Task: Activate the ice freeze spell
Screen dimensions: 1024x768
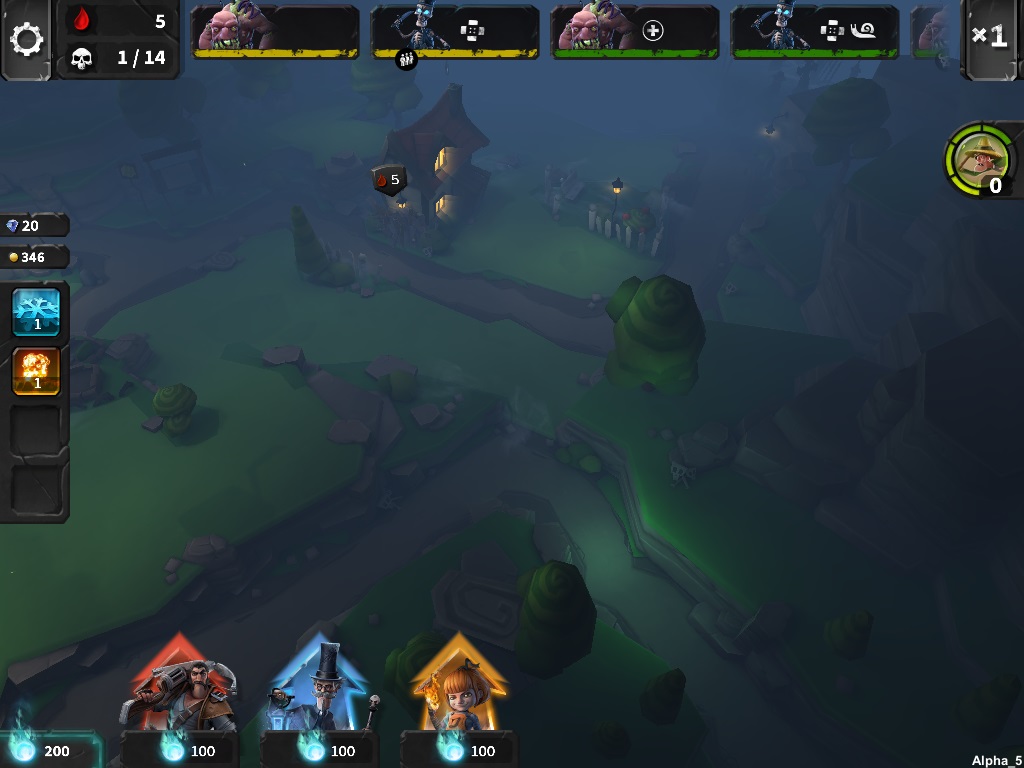Action: pos(36,312)
